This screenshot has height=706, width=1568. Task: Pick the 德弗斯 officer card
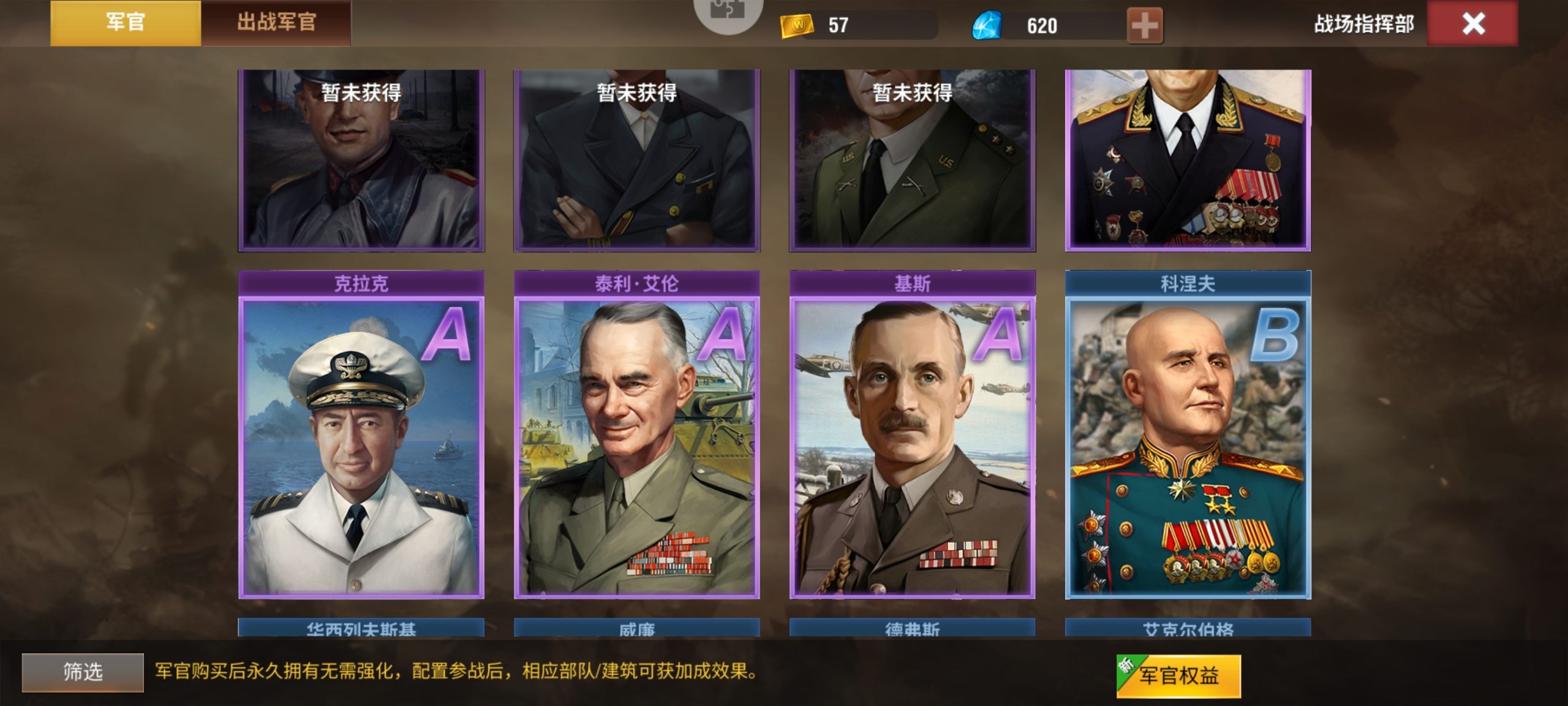913,628
